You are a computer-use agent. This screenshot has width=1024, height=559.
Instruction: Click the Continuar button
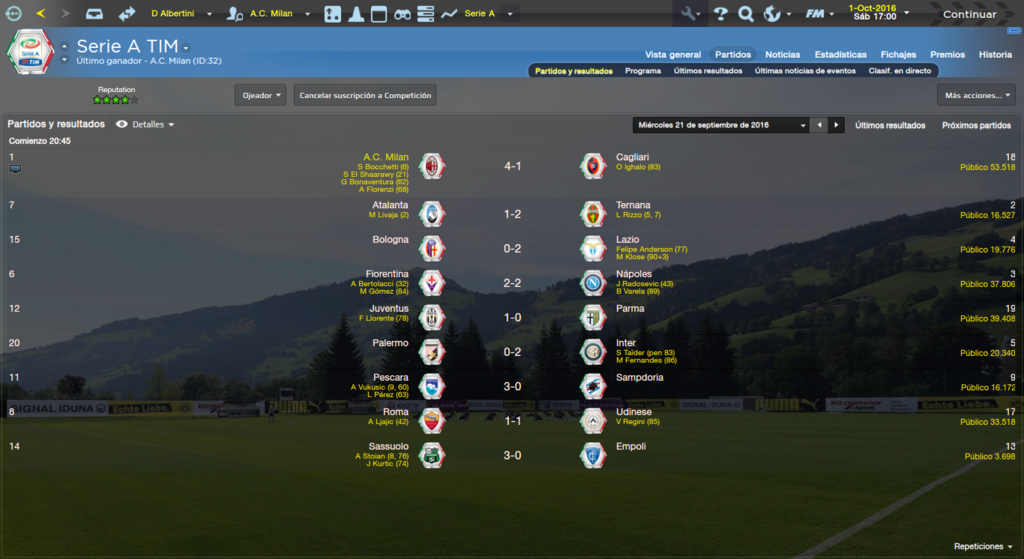pyautogui.click(x=969, y=14)
